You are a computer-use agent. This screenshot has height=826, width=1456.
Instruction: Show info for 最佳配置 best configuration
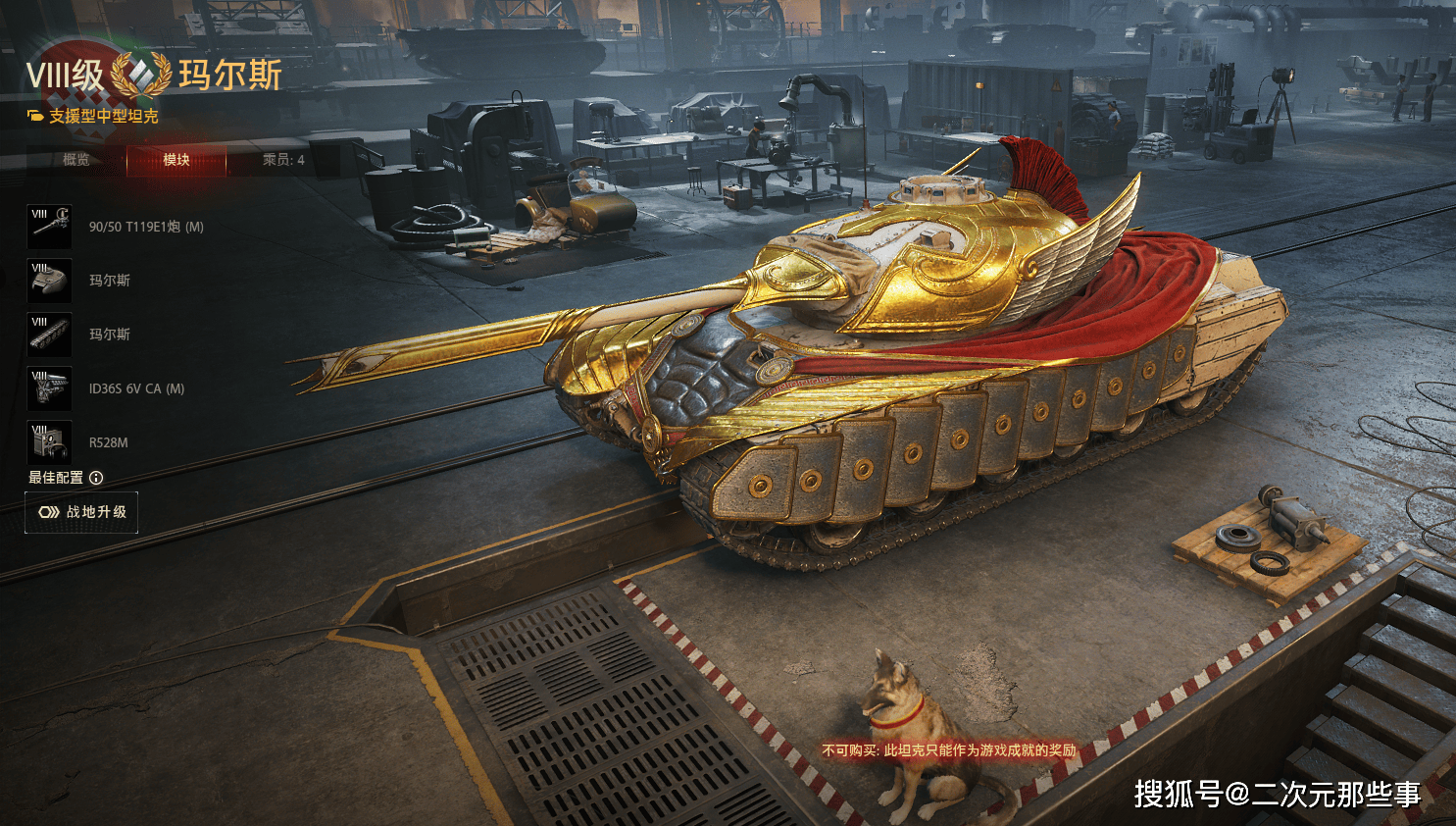tap(96, 478)
